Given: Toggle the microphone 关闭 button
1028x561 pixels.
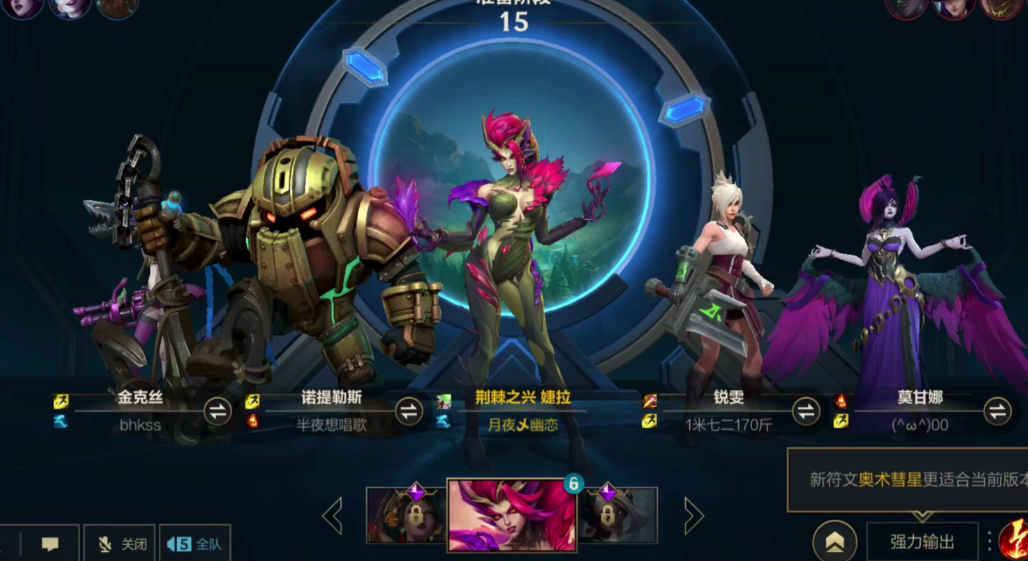Looking at the screenshot, I should coord(120,544).
